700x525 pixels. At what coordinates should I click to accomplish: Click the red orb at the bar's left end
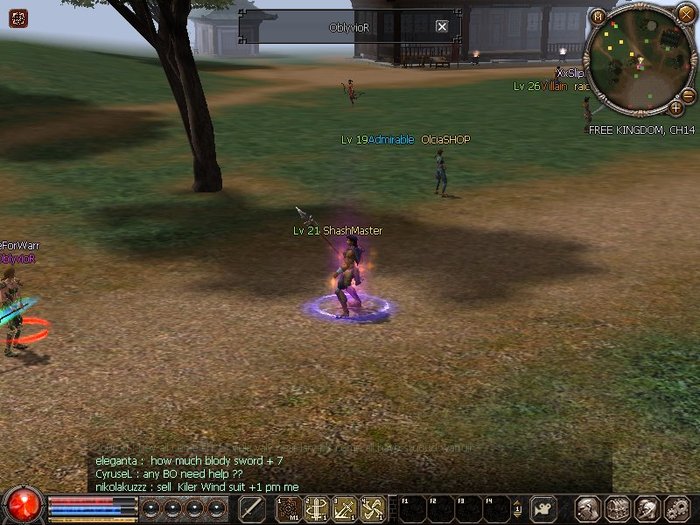click(x=22, y=506)
